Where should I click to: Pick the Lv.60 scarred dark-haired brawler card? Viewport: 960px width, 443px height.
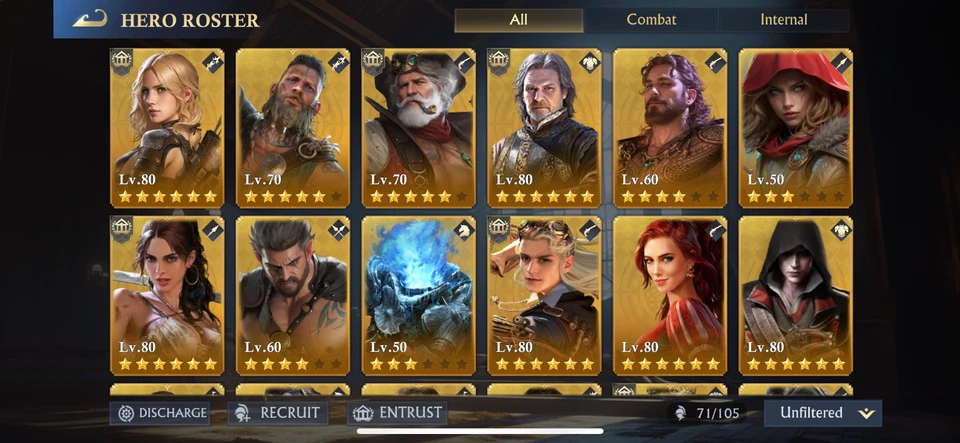tap(293, 295)
